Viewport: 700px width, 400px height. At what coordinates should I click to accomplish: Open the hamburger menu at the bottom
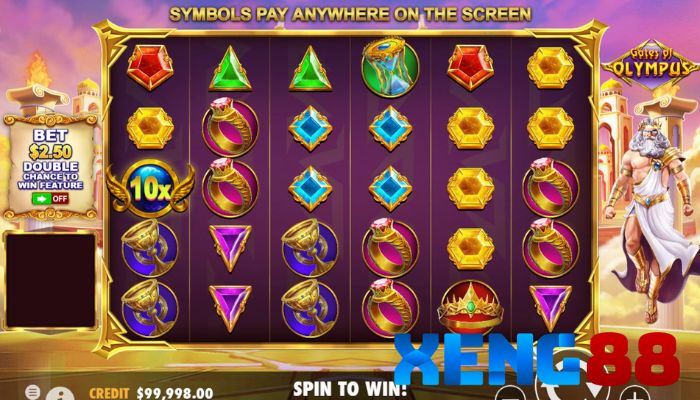click(33, 391)
